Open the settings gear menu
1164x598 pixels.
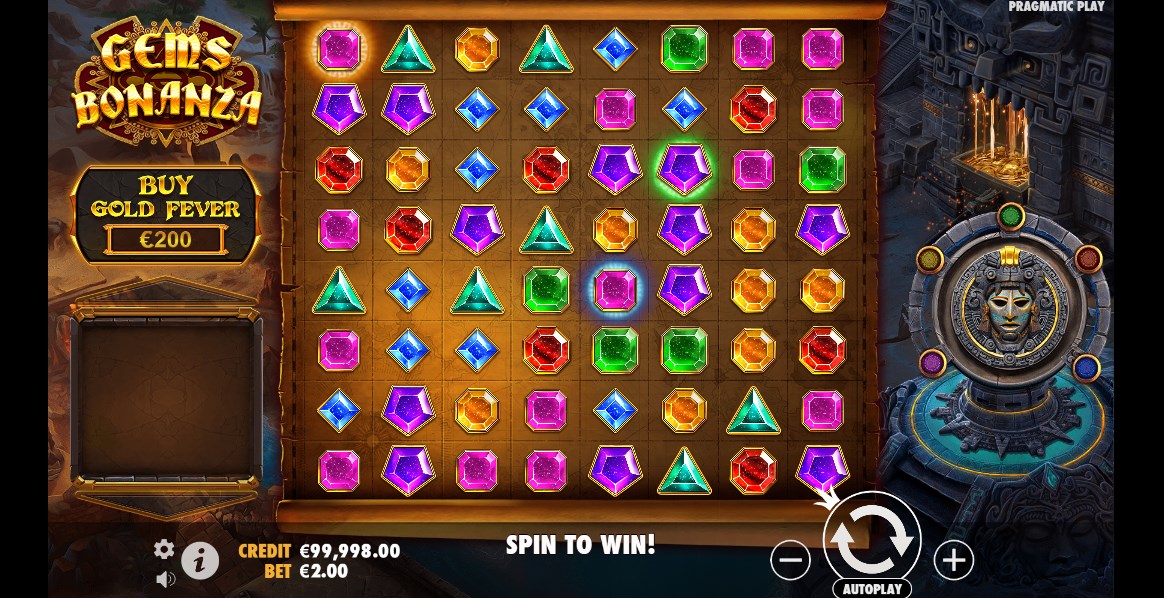(164, 548)
